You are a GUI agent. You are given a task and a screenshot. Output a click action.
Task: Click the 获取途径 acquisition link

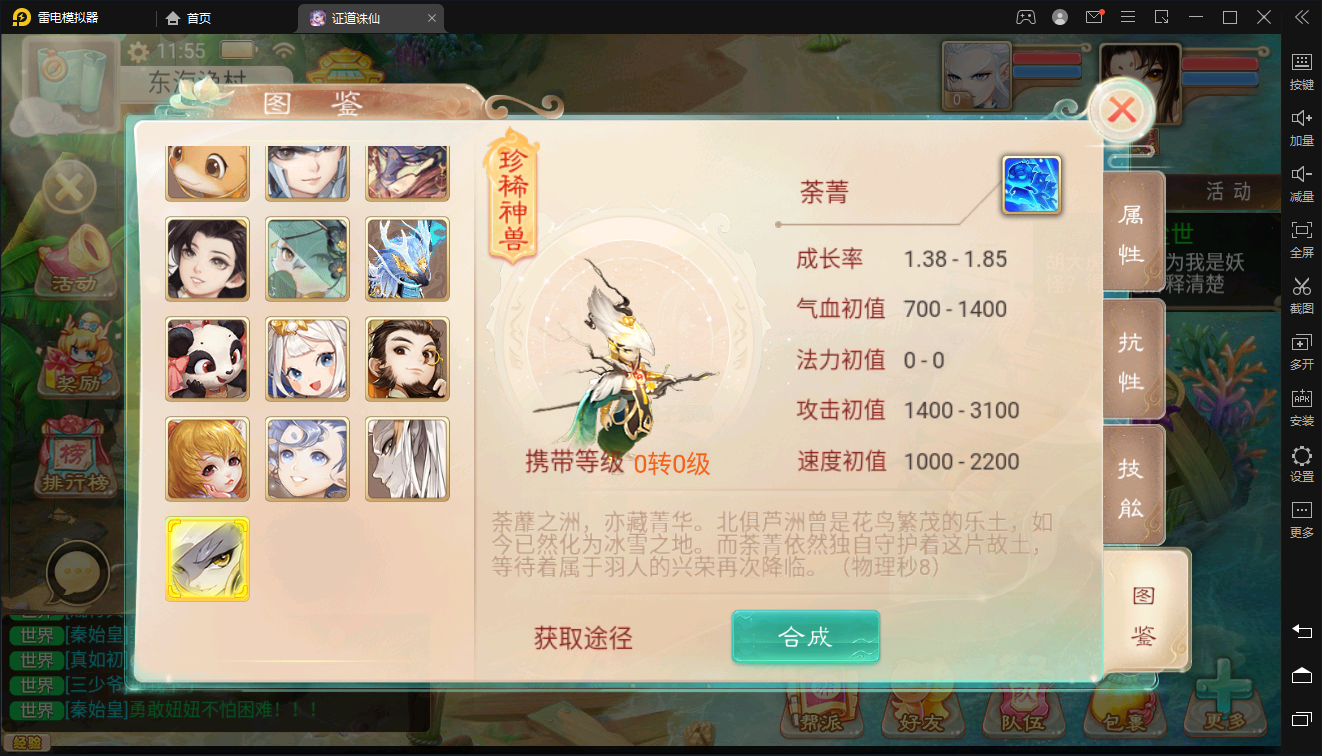[x=582, y=636]
